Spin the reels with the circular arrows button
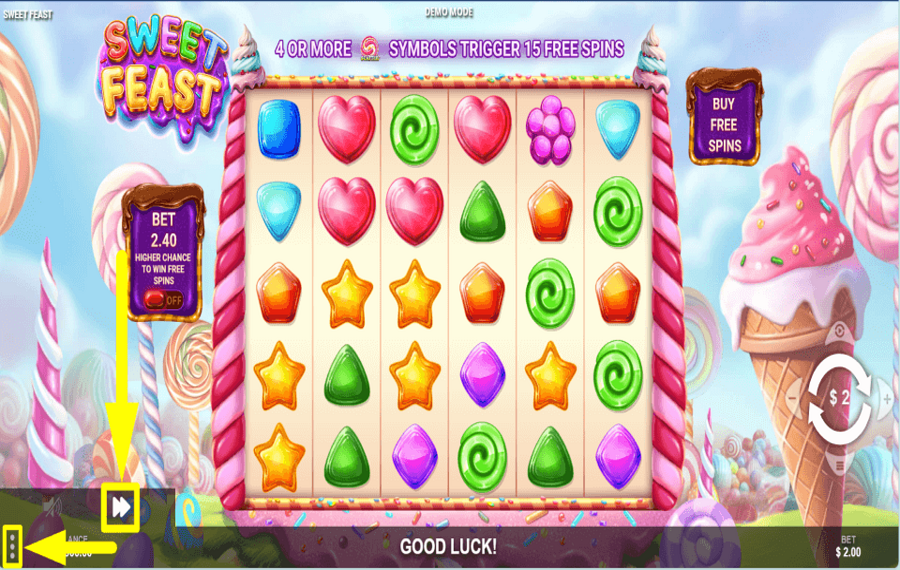Viewport: 900px width, 570px height. (x=839, y=399)
